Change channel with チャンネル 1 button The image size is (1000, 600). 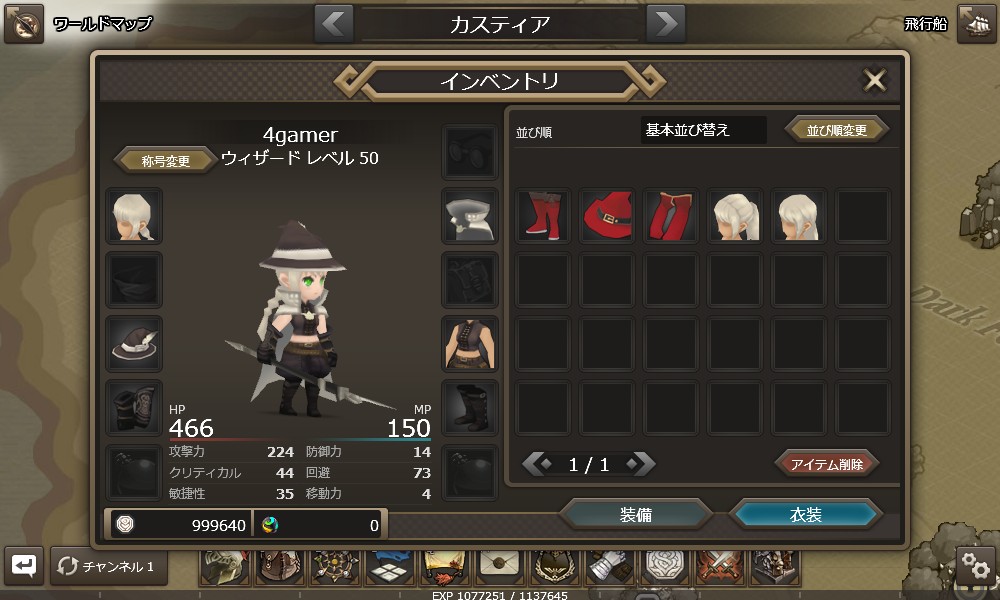coord(109,567)
